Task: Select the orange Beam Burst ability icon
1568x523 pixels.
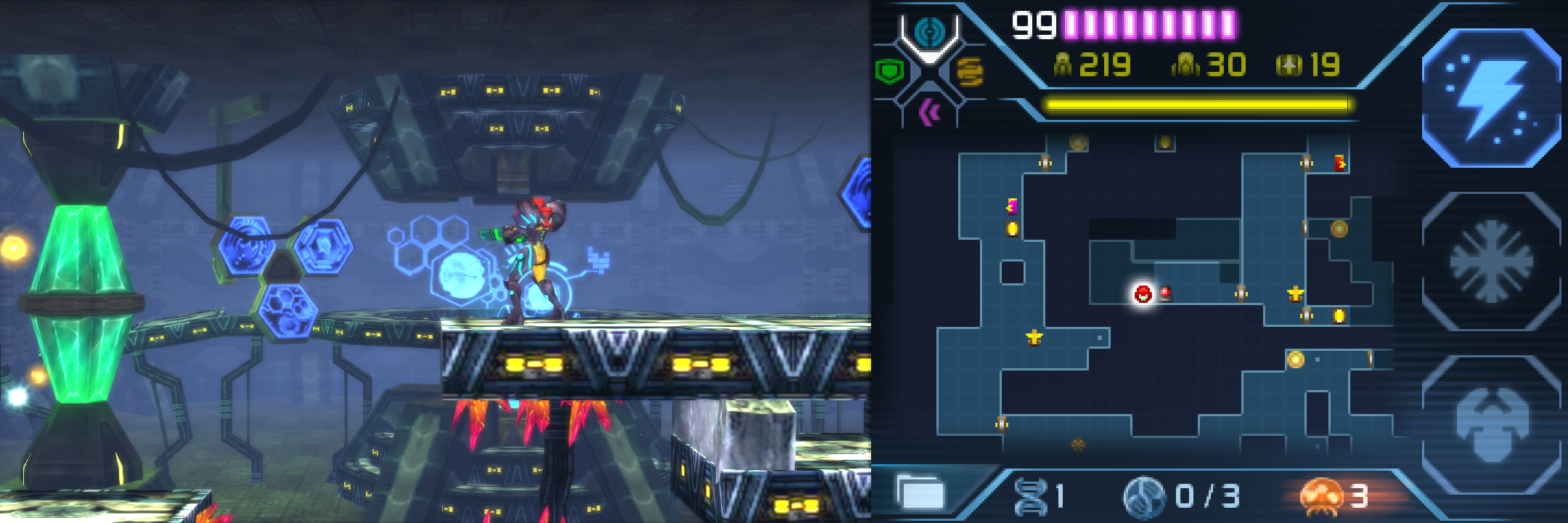Action: pos(971,70)
